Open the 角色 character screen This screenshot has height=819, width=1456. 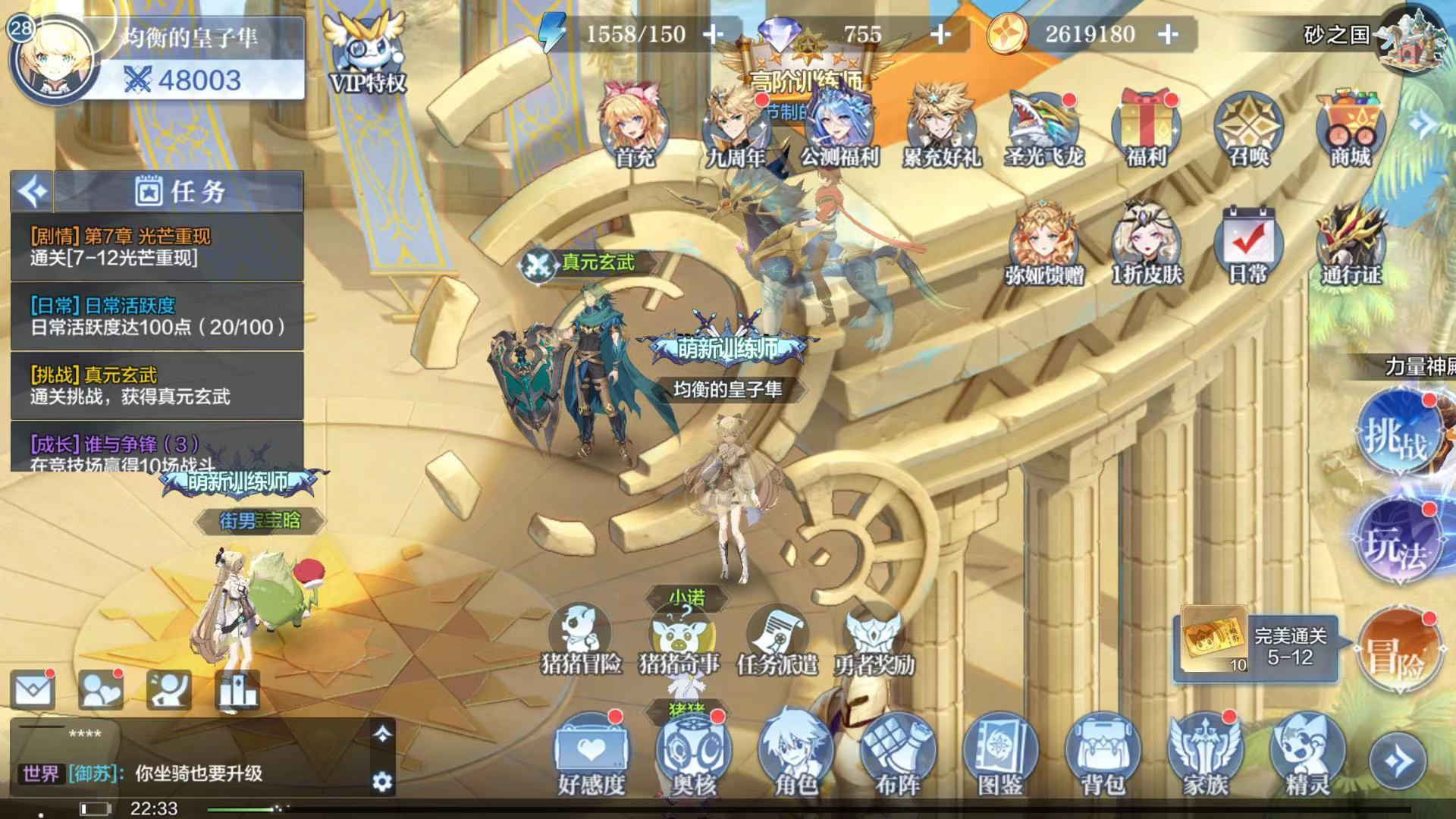click(x=795, y=753)
